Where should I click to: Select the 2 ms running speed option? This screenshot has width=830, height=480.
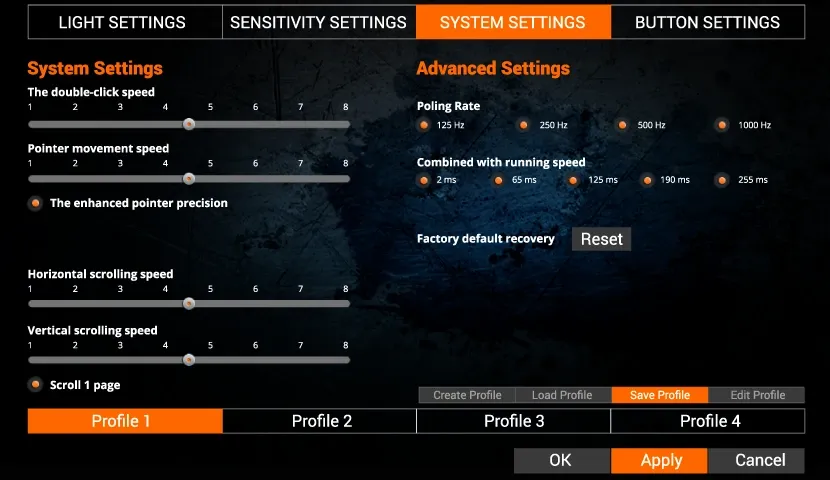tap(424, 180)
